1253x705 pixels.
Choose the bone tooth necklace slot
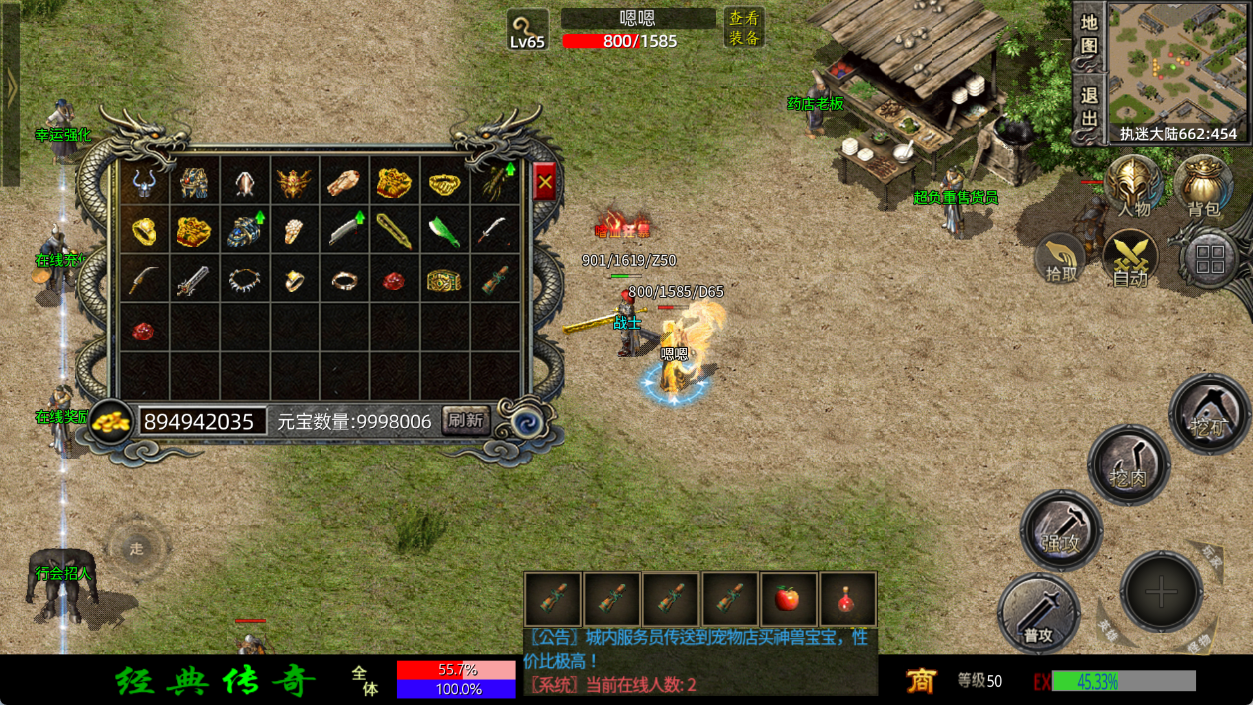pos(244,281)
